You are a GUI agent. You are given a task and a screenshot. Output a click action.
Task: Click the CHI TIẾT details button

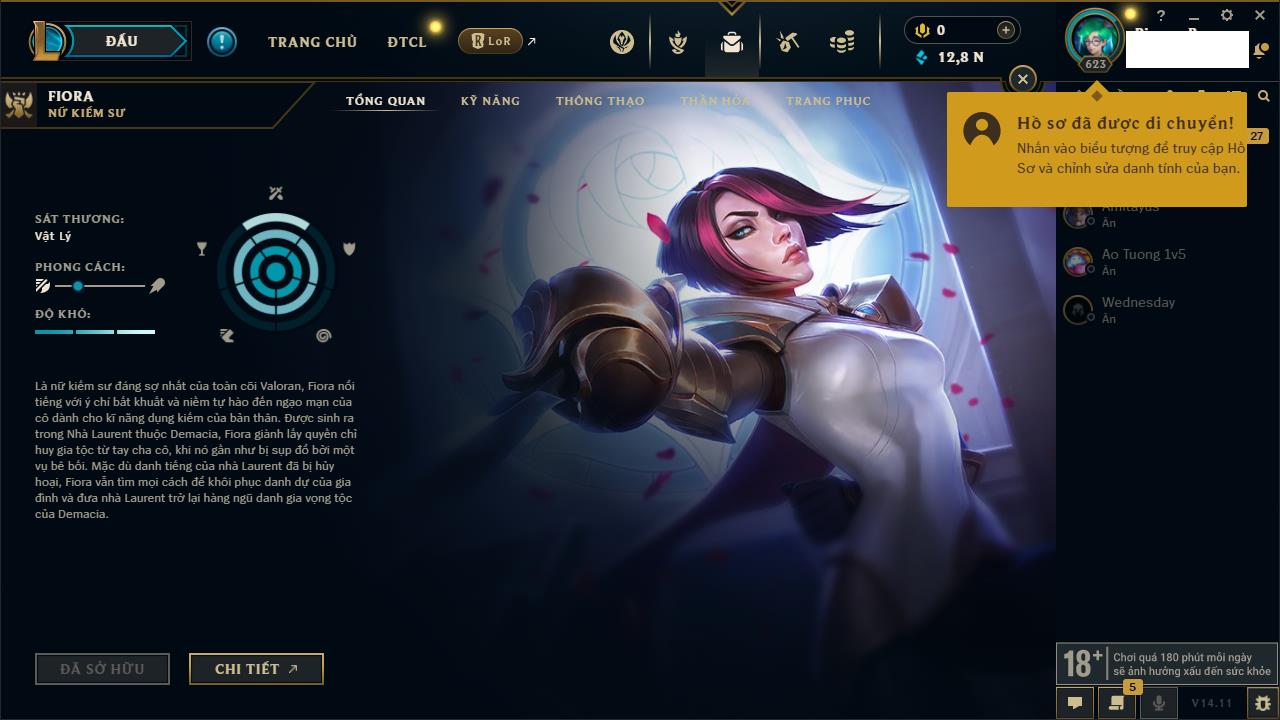256,669
